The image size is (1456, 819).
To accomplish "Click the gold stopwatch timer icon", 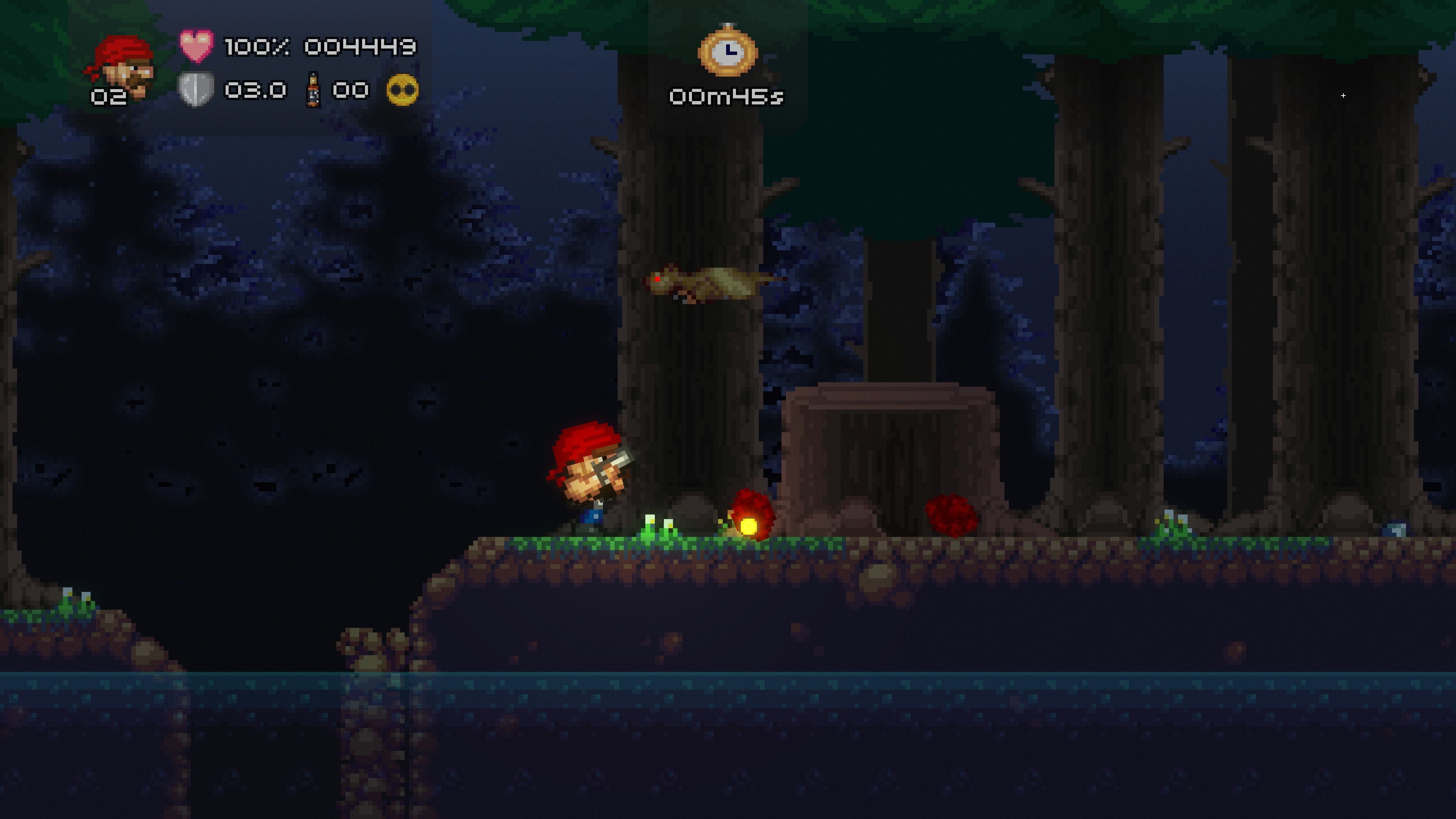I will pos(728,51).
